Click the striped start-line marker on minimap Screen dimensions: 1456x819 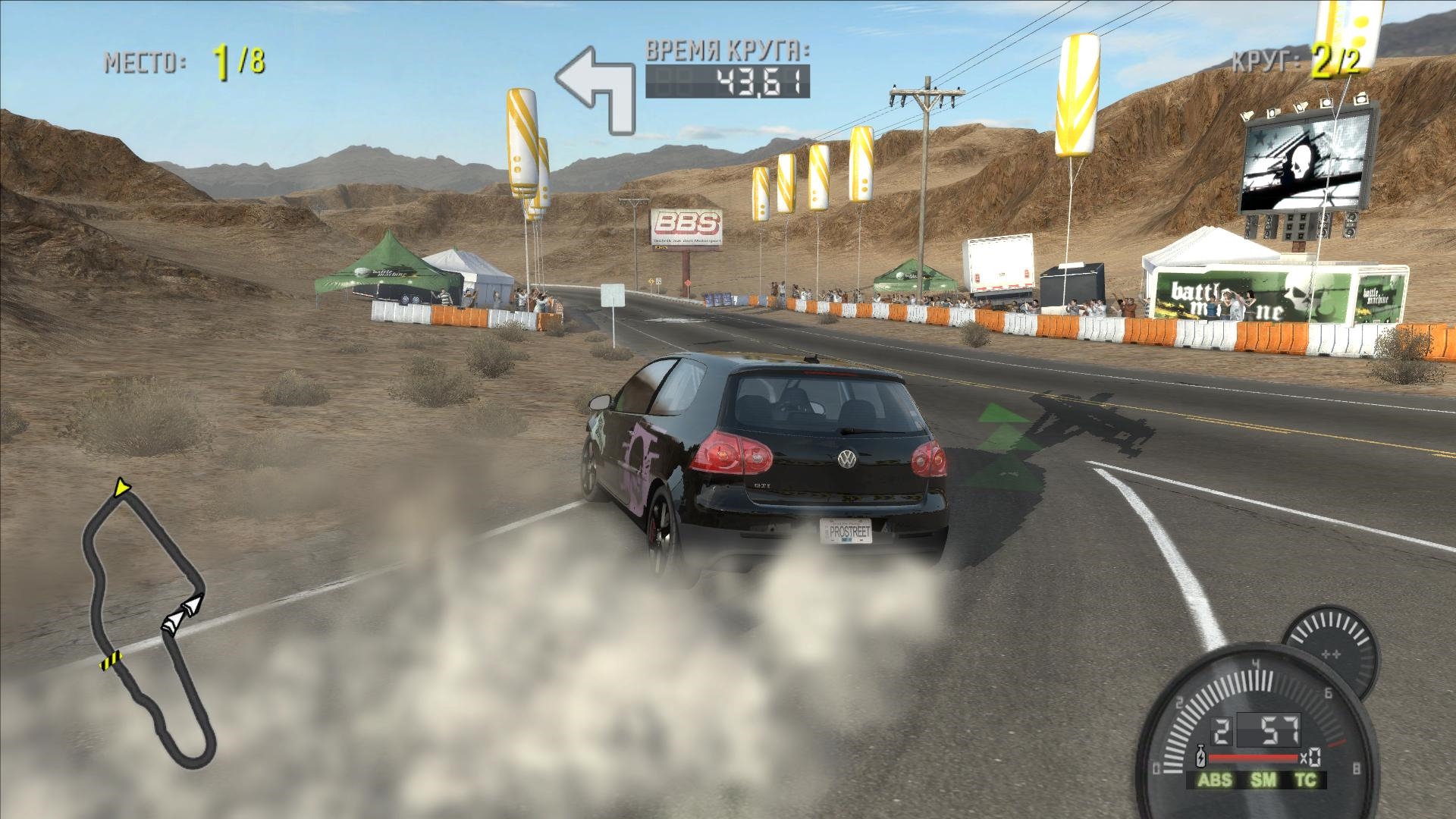click(111, 660)
